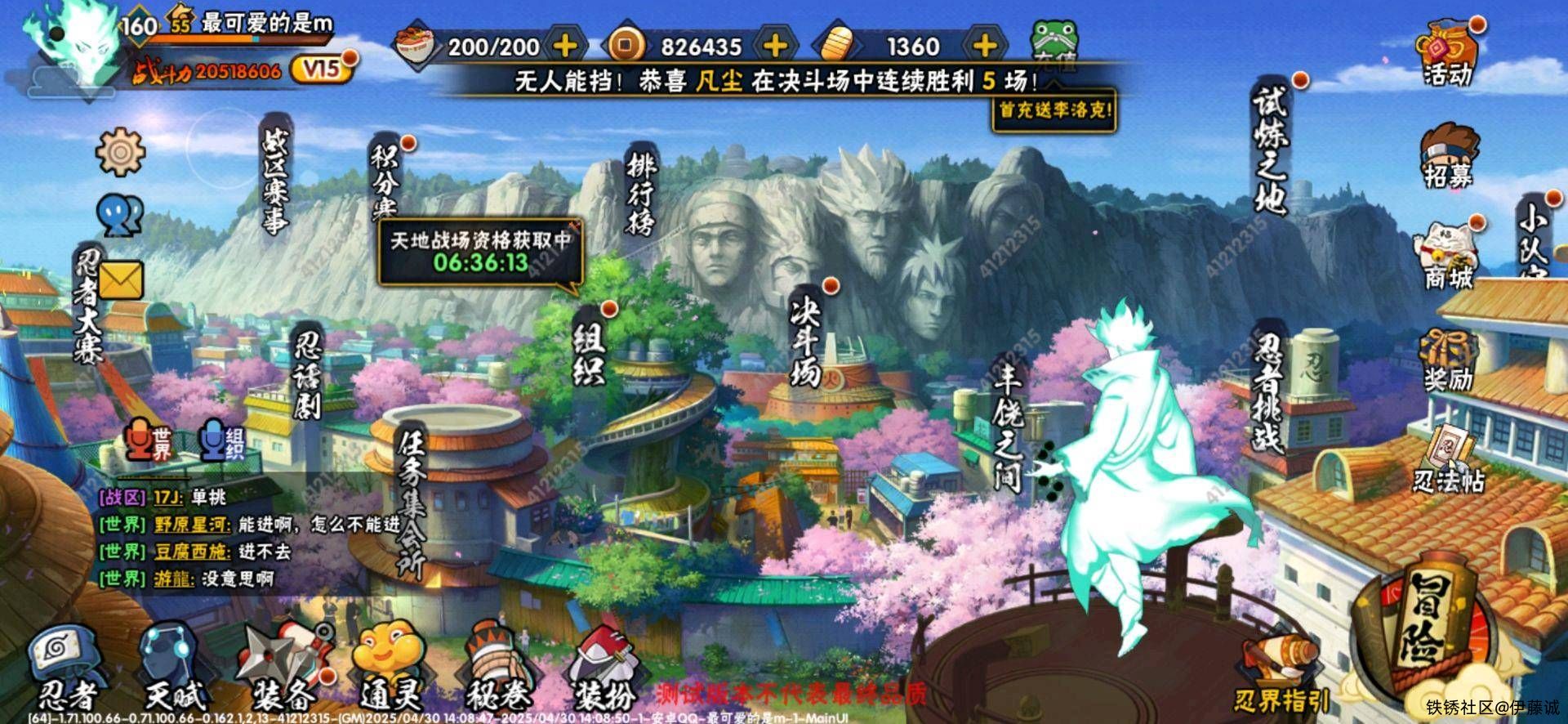Open the V15 VIP badge
The width and height of the screenshot is (1568, 724).
click(x=324, y=69)
